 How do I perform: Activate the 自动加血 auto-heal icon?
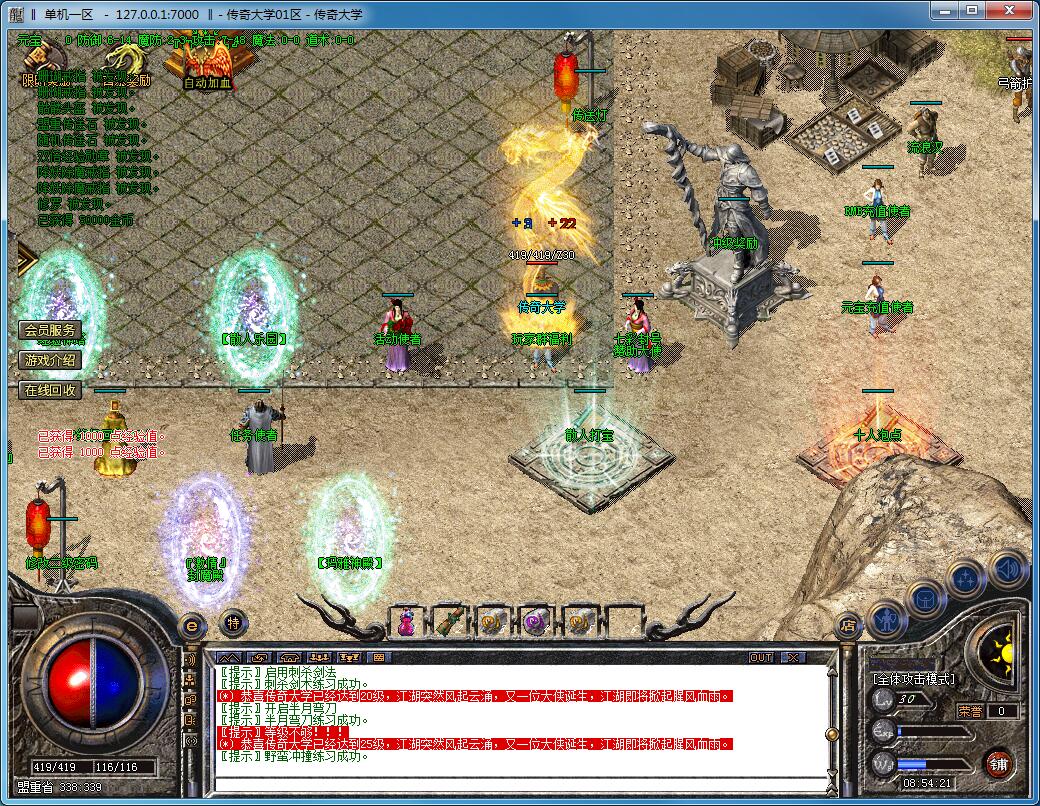(208, 62)
